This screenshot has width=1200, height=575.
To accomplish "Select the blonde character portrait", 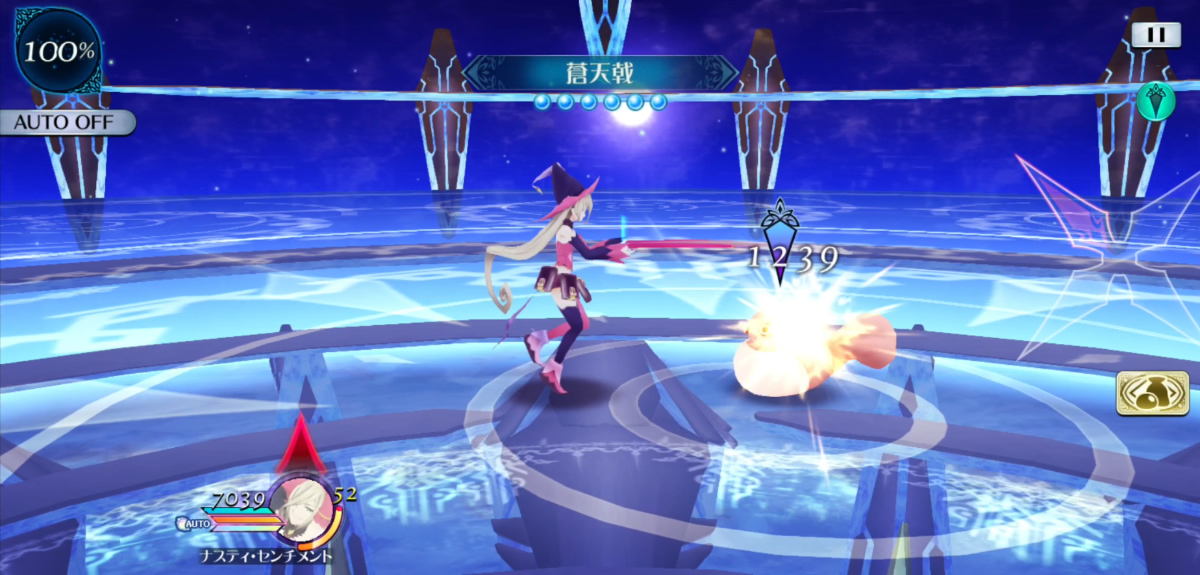I will click(302, 503).
